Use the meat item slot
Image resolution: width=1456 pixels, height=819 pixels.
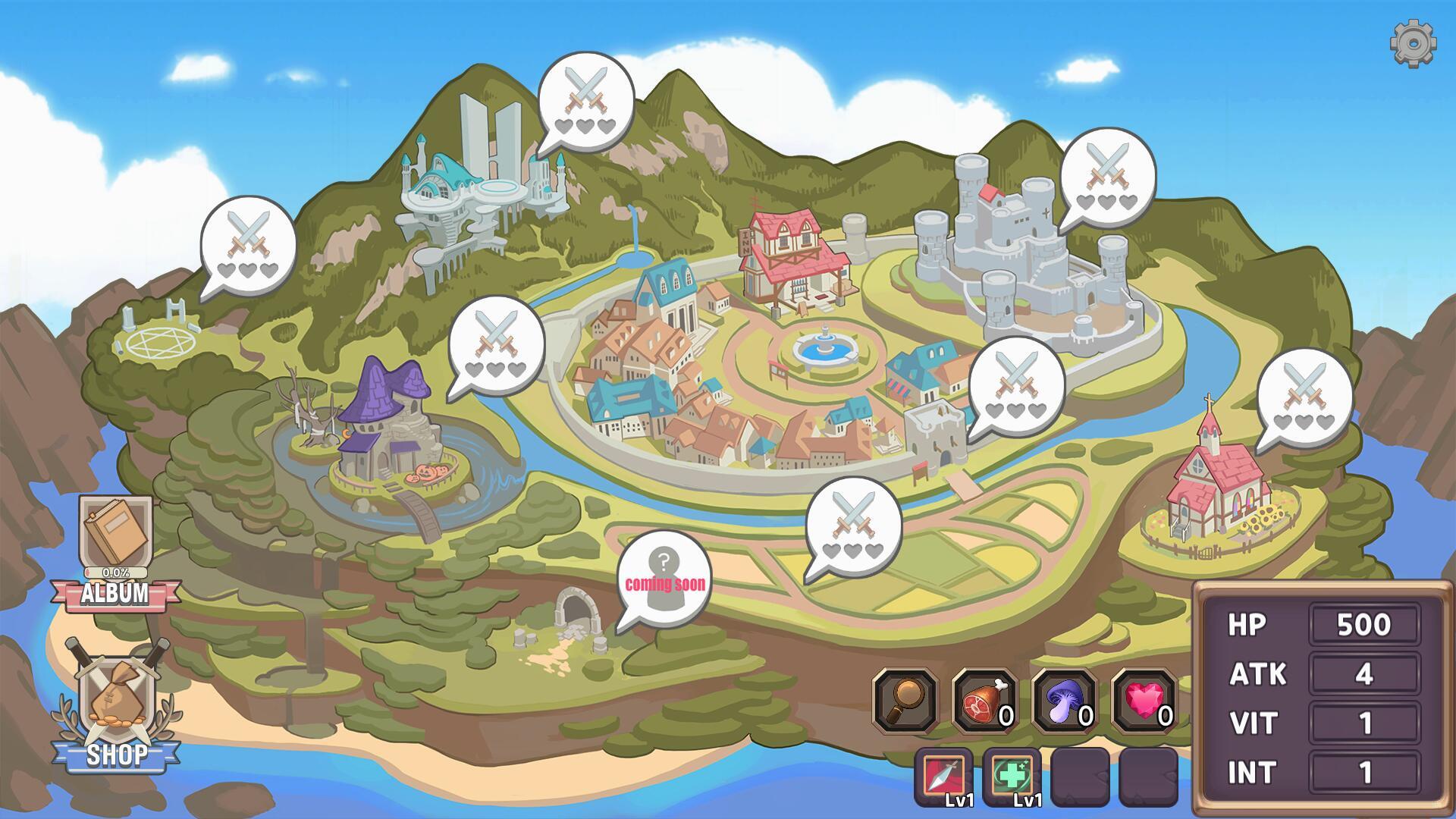(x=984, y=701)
